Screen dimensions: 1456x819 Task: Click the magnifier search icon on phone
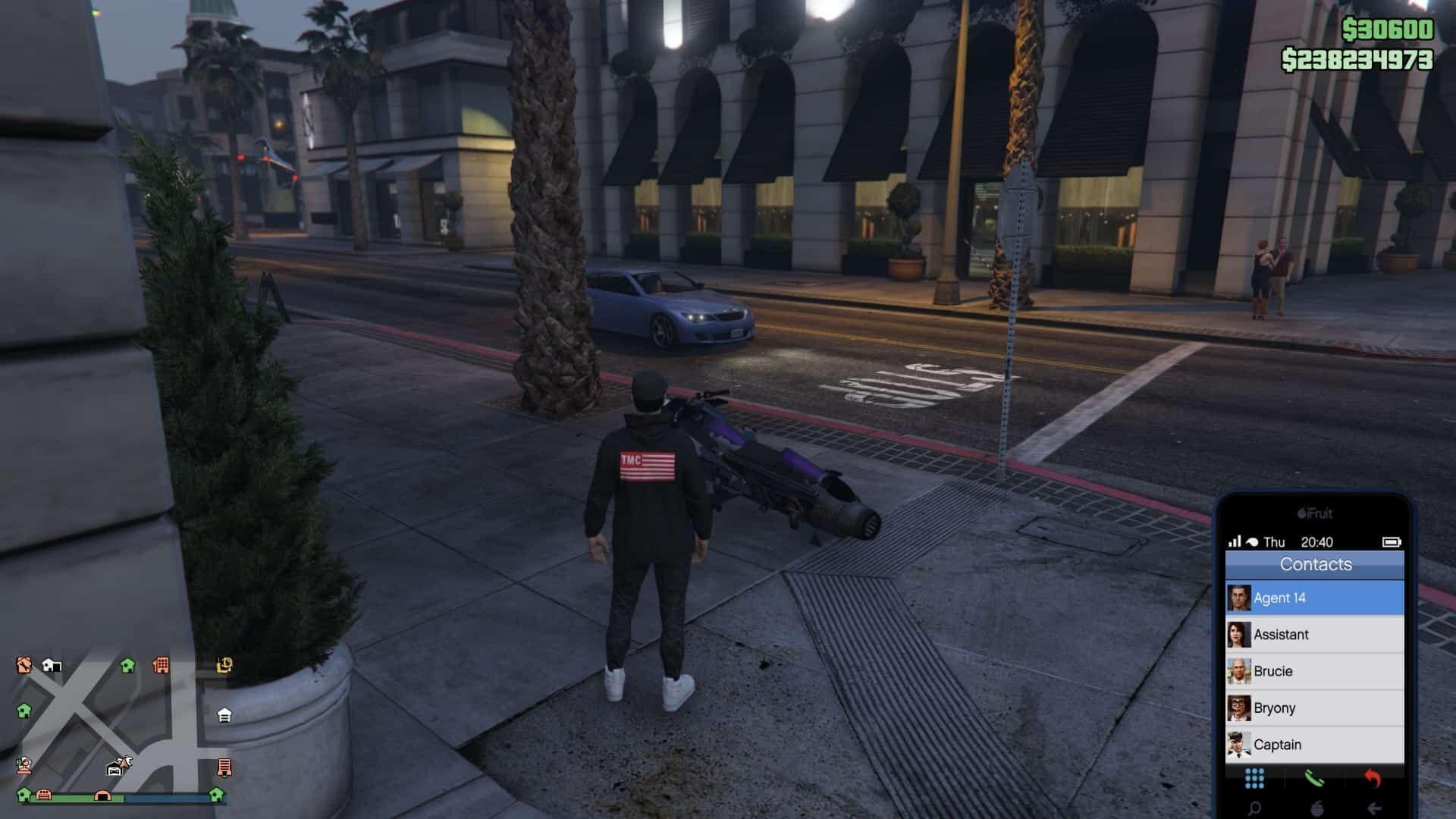[x=1254, y=808]
